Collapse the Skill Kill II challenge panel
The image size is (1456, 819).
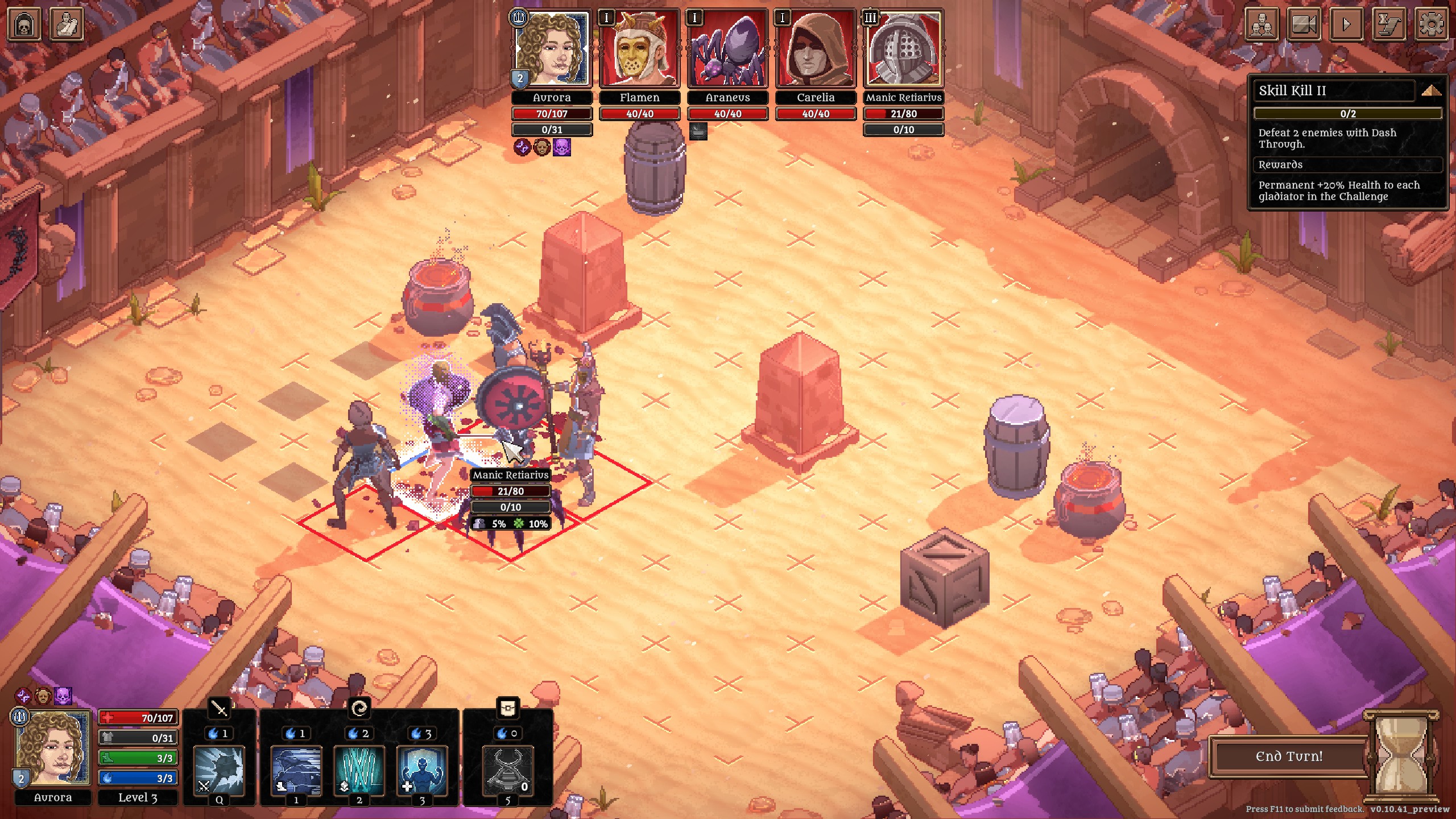[x=1431, y=91]
